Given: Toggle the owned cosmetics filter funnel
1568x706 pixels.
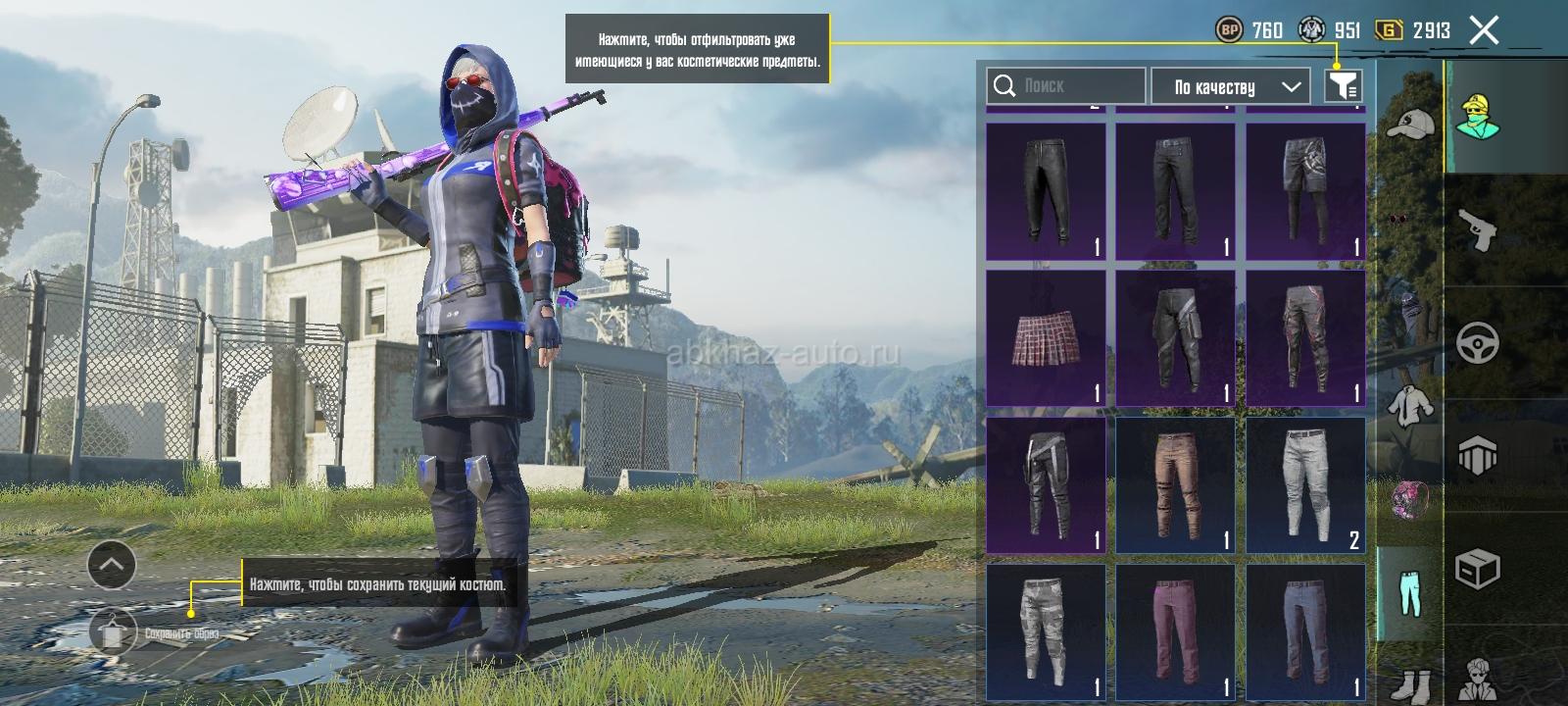Looking at the screenshot, I should tap(1343, 86).
